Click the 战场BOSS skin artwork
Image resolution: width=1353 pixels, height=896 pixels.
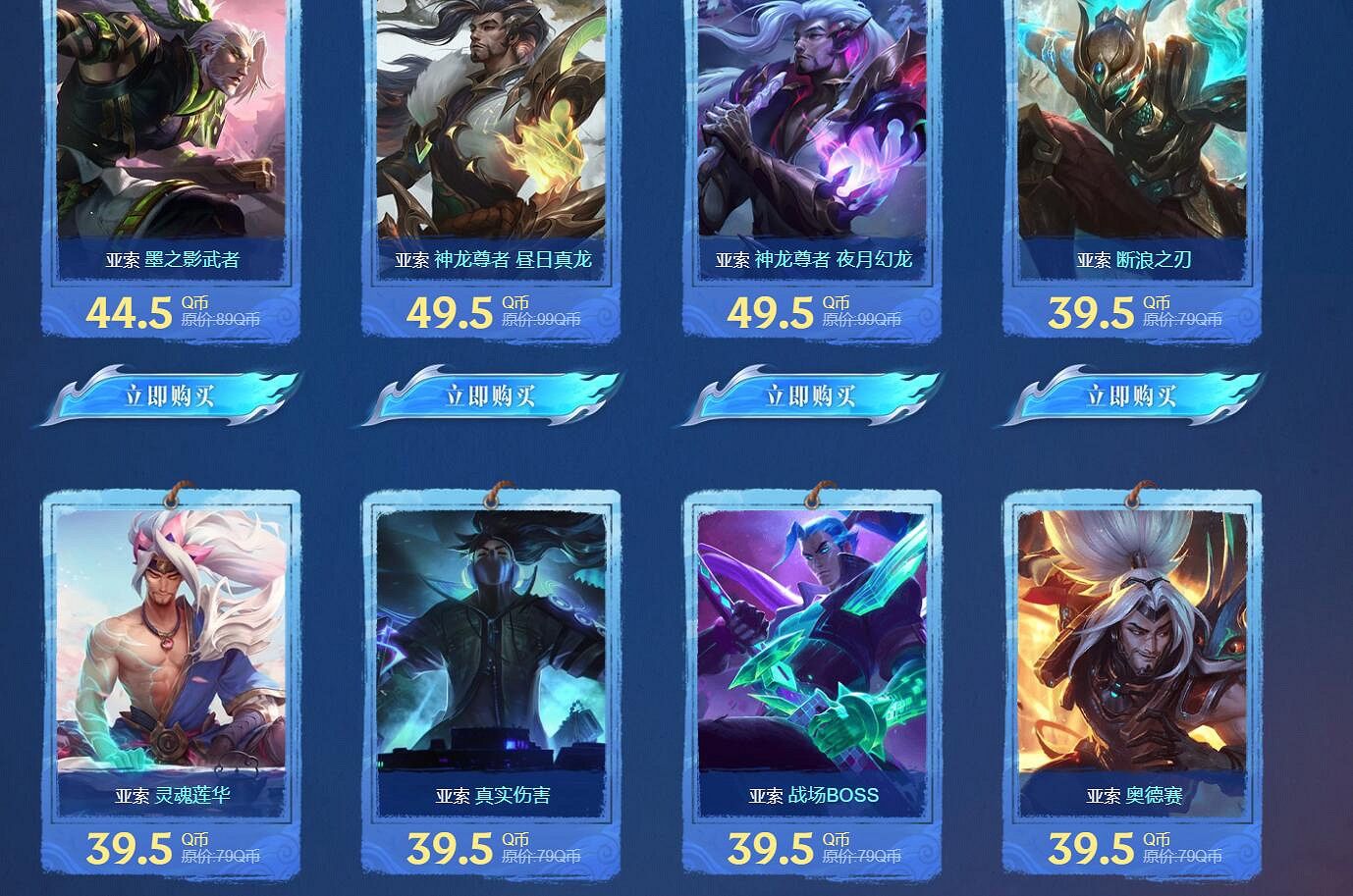(811, 638)
